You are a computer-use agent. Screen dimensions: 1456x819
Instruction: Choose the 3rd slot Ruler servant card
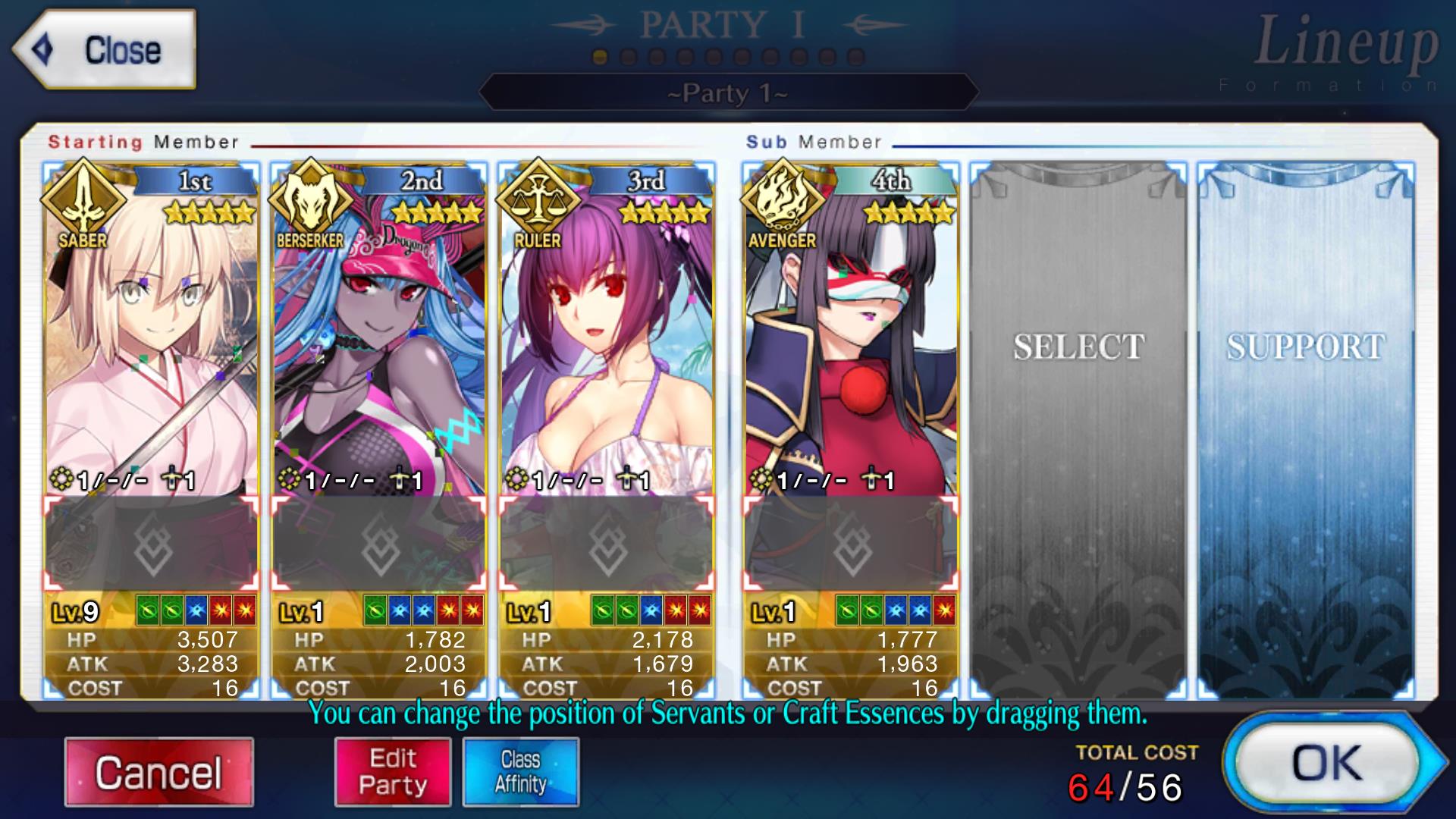606,341
